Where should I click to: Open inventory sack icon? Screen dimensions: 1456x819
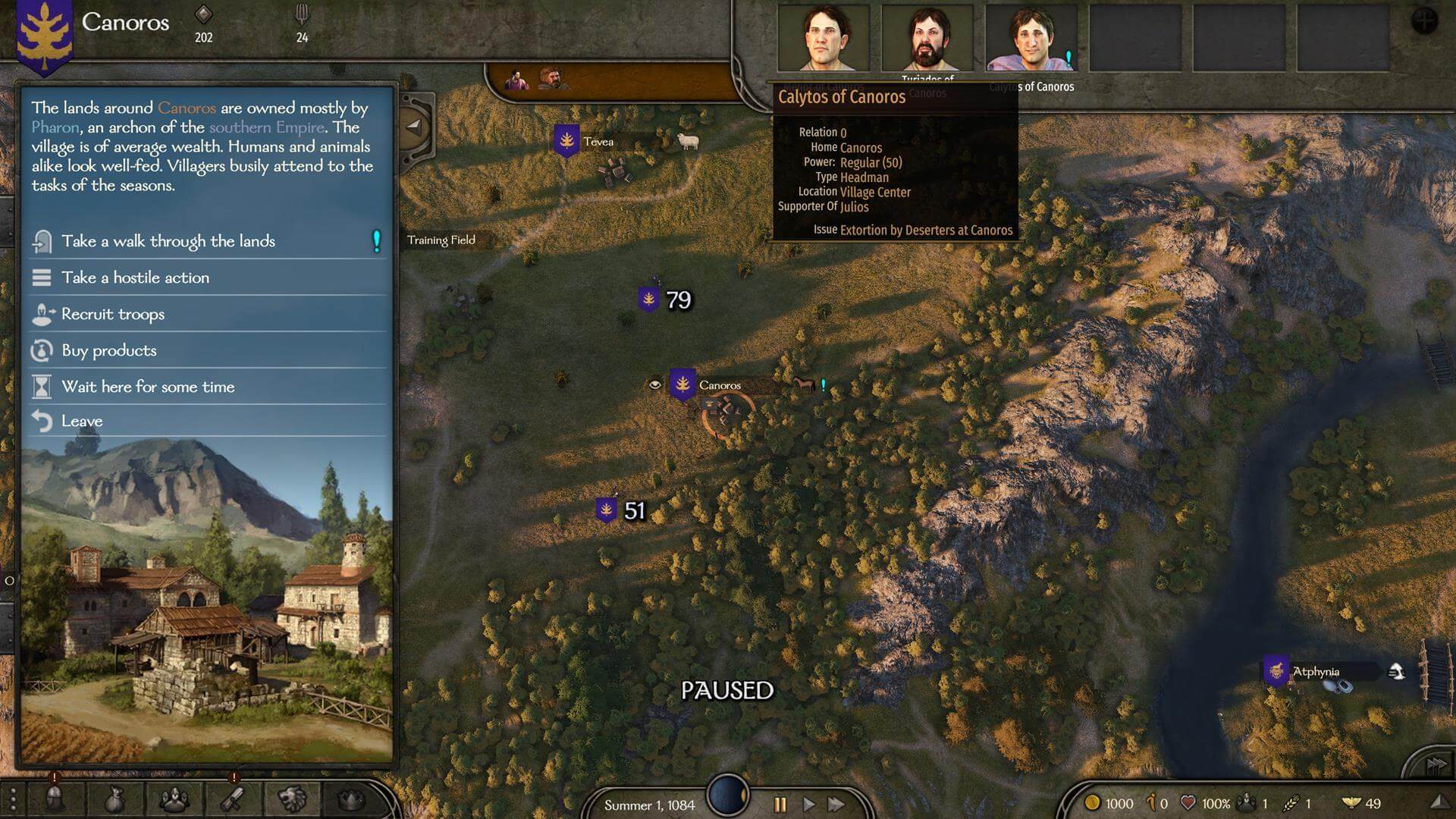point(114,799)
